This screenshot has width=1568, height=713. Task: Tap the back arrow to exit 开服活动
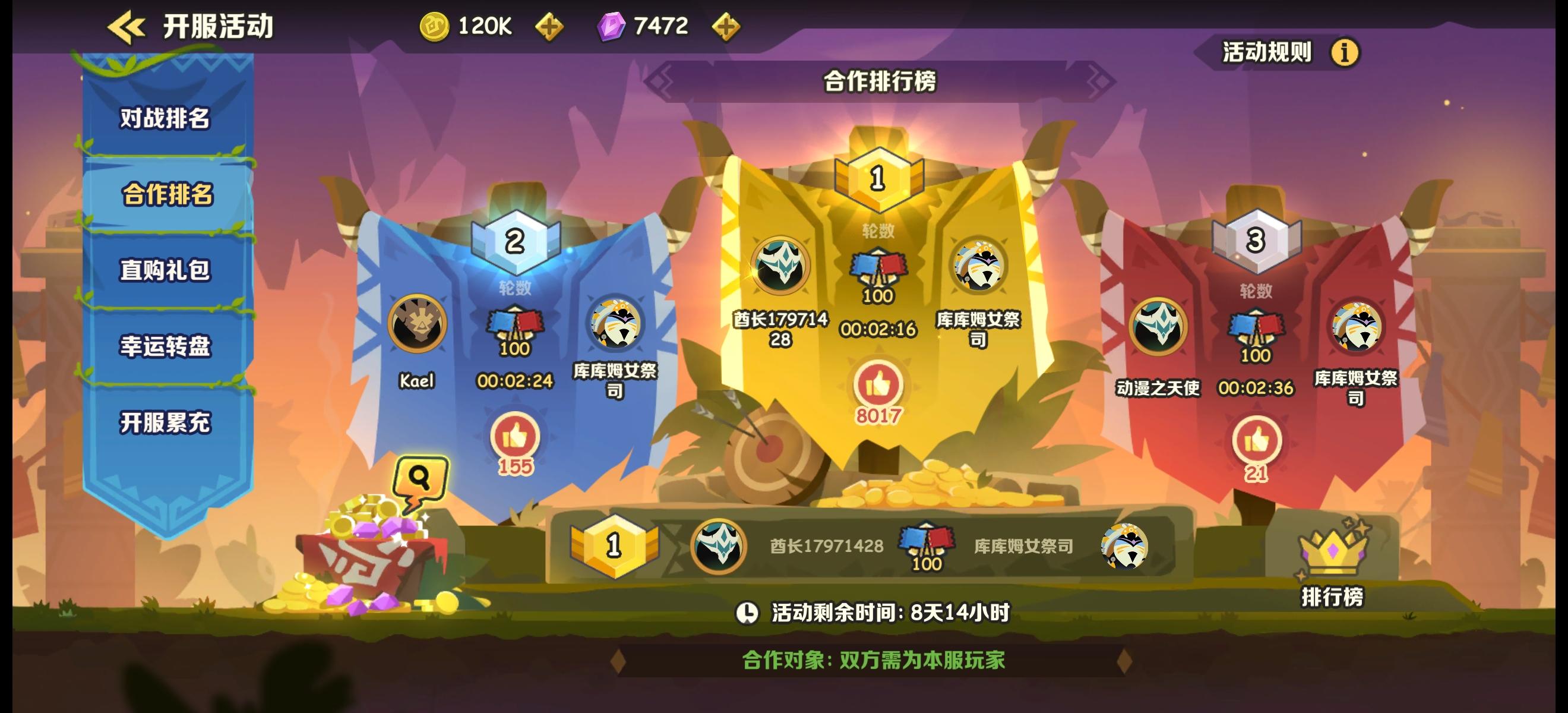(x=125, y=26)
